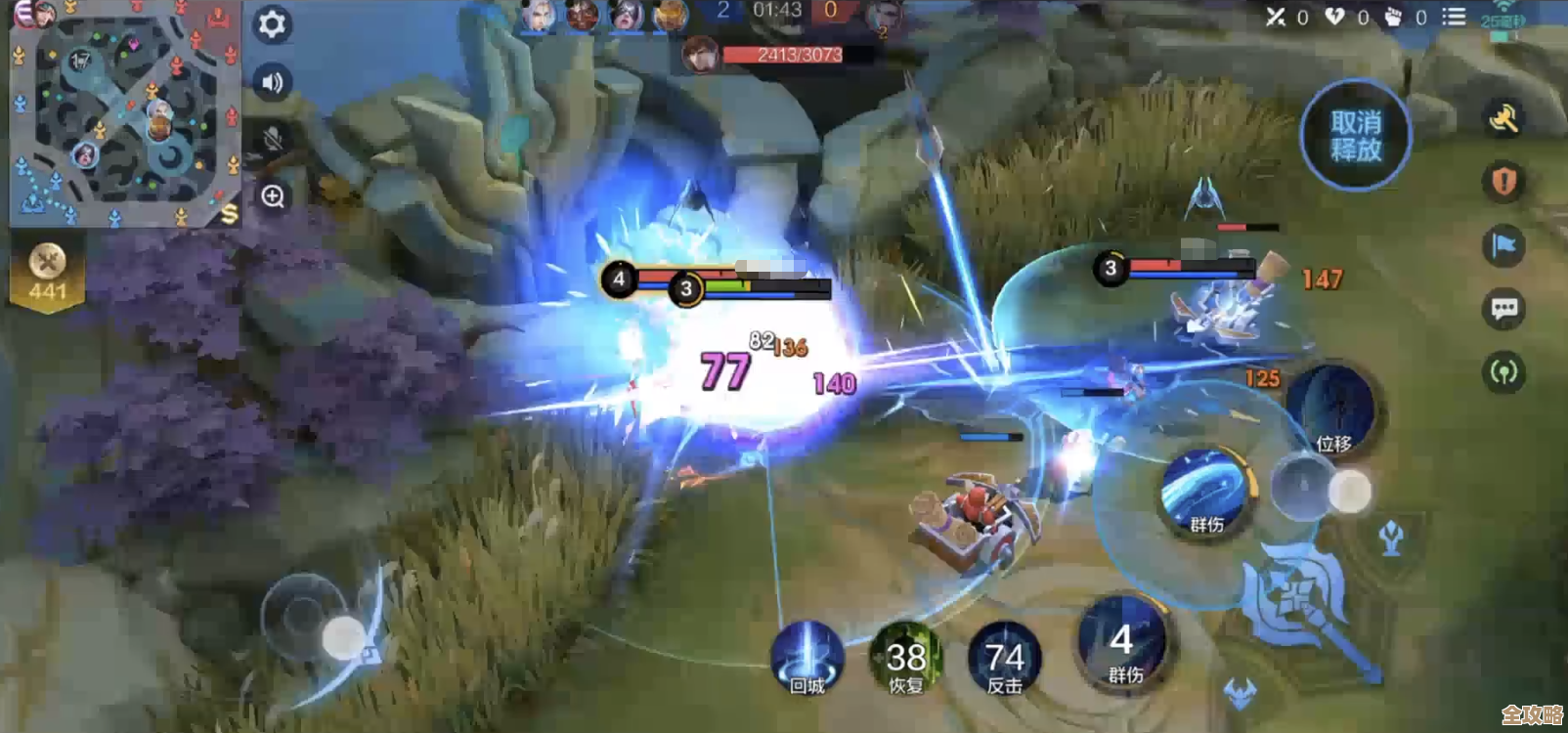1568x733 pixels.
Task: Select the tower-targeting attack icon
Action: [1392, 537]
